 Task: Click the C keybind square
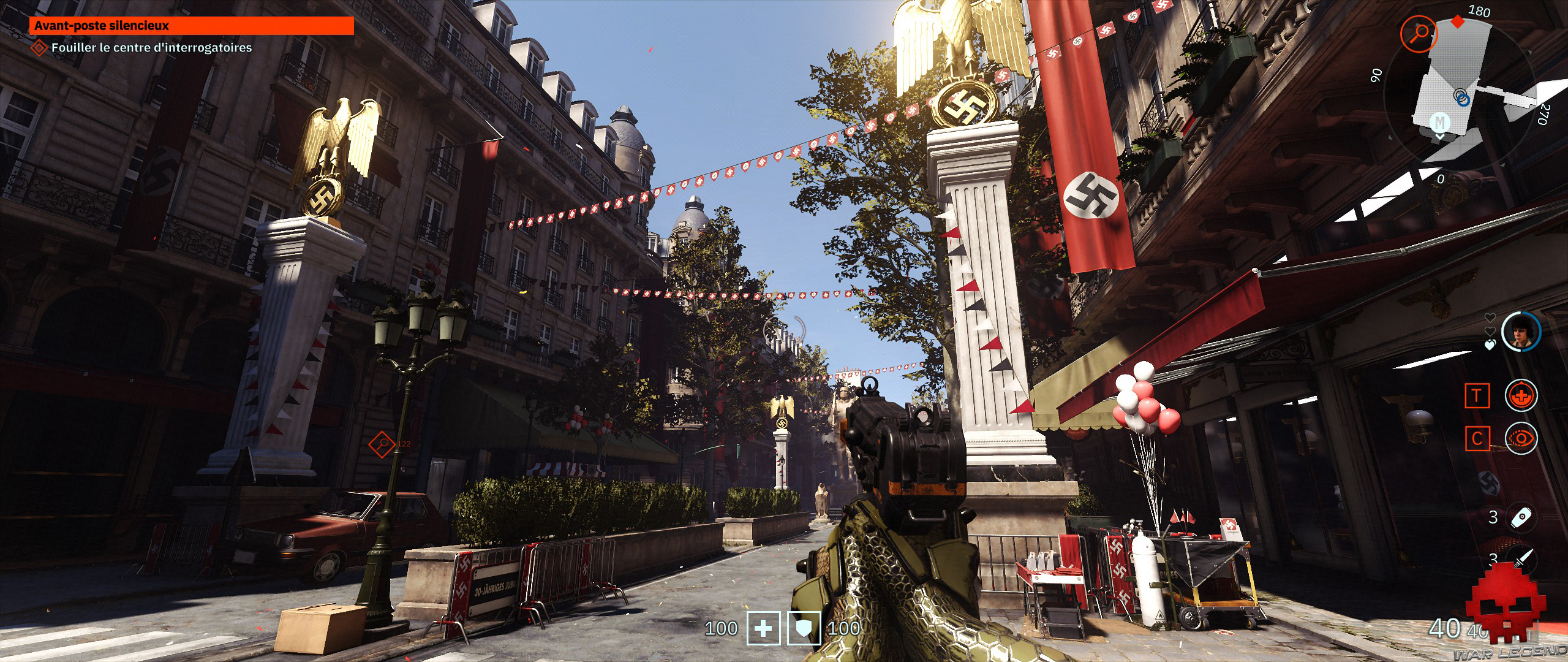[x=1477, y=438]
